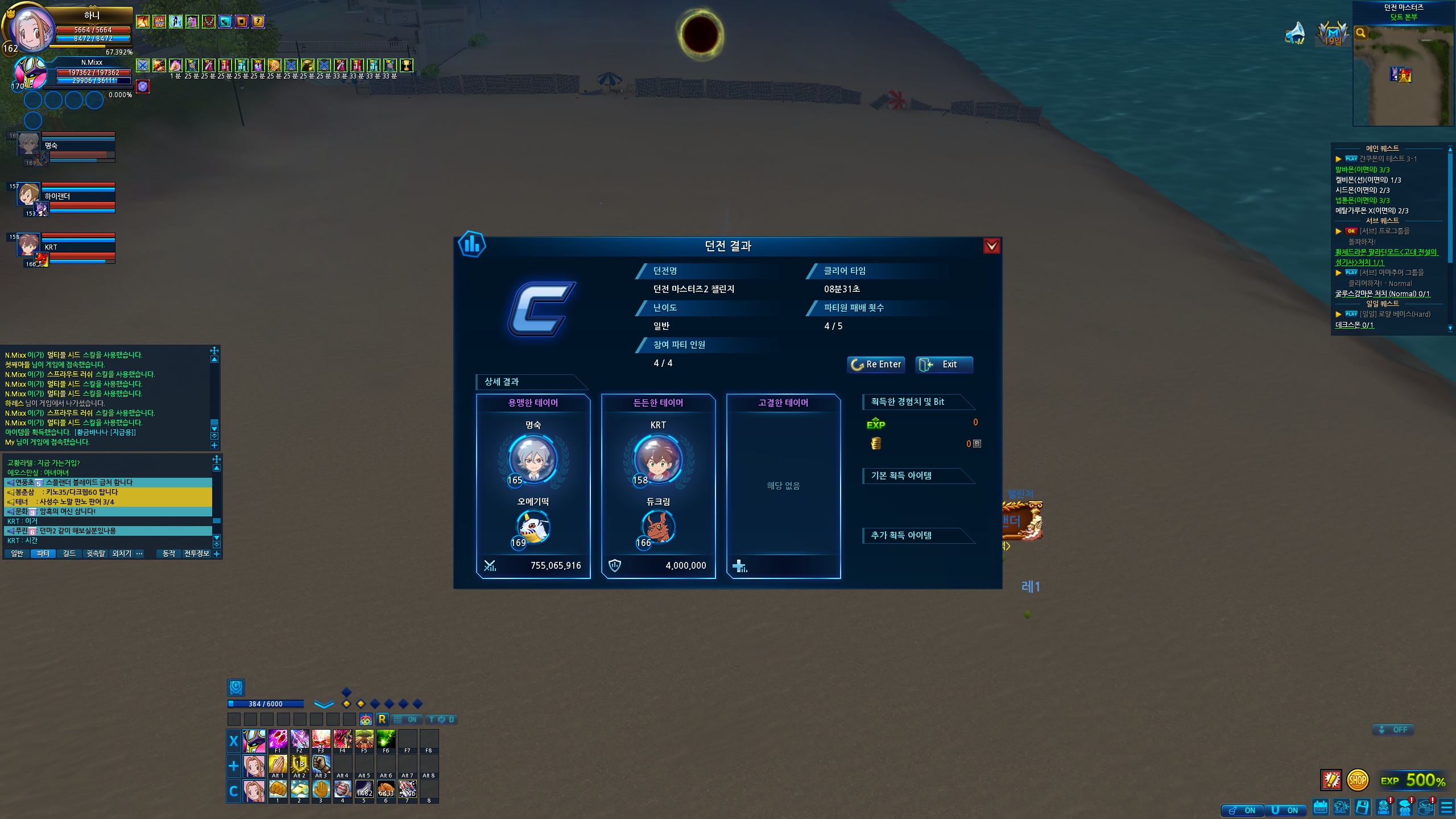Use the meat item in slot 6
The height and width of the screenshot is (819, 1456).
point(386,789)
